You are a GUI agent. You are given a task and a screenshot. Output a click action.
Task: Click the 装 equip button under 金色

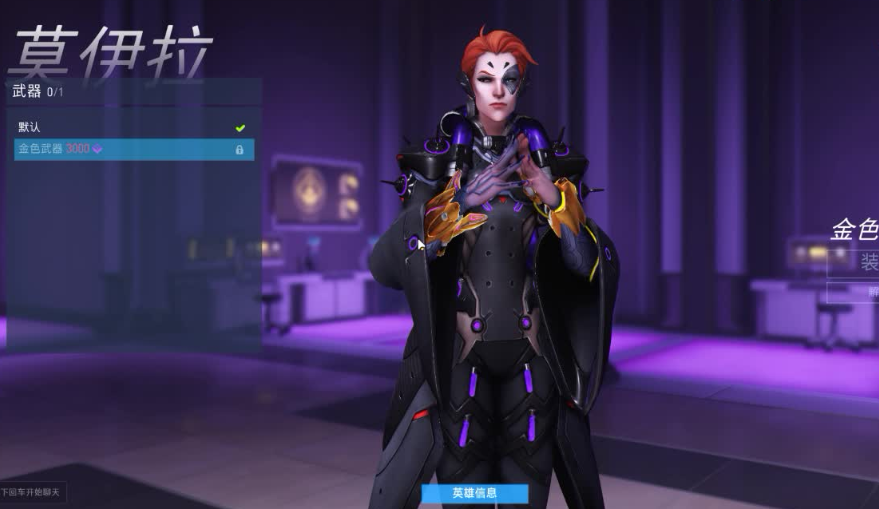858,263
